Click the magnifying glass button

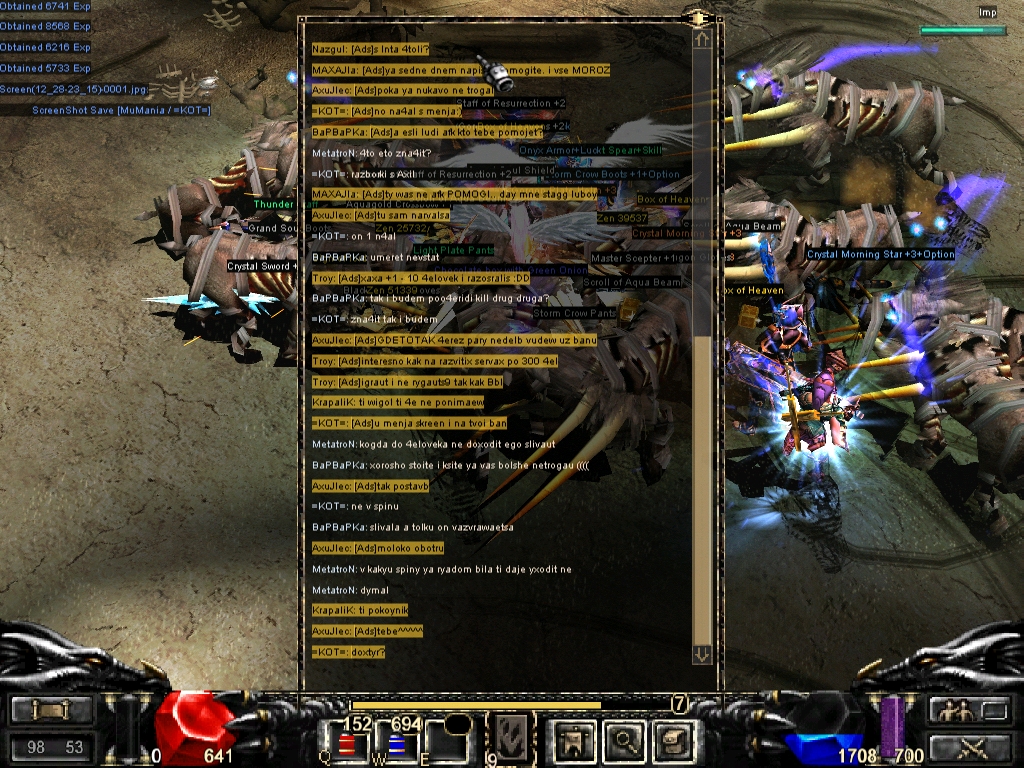(x=625, y=740)
